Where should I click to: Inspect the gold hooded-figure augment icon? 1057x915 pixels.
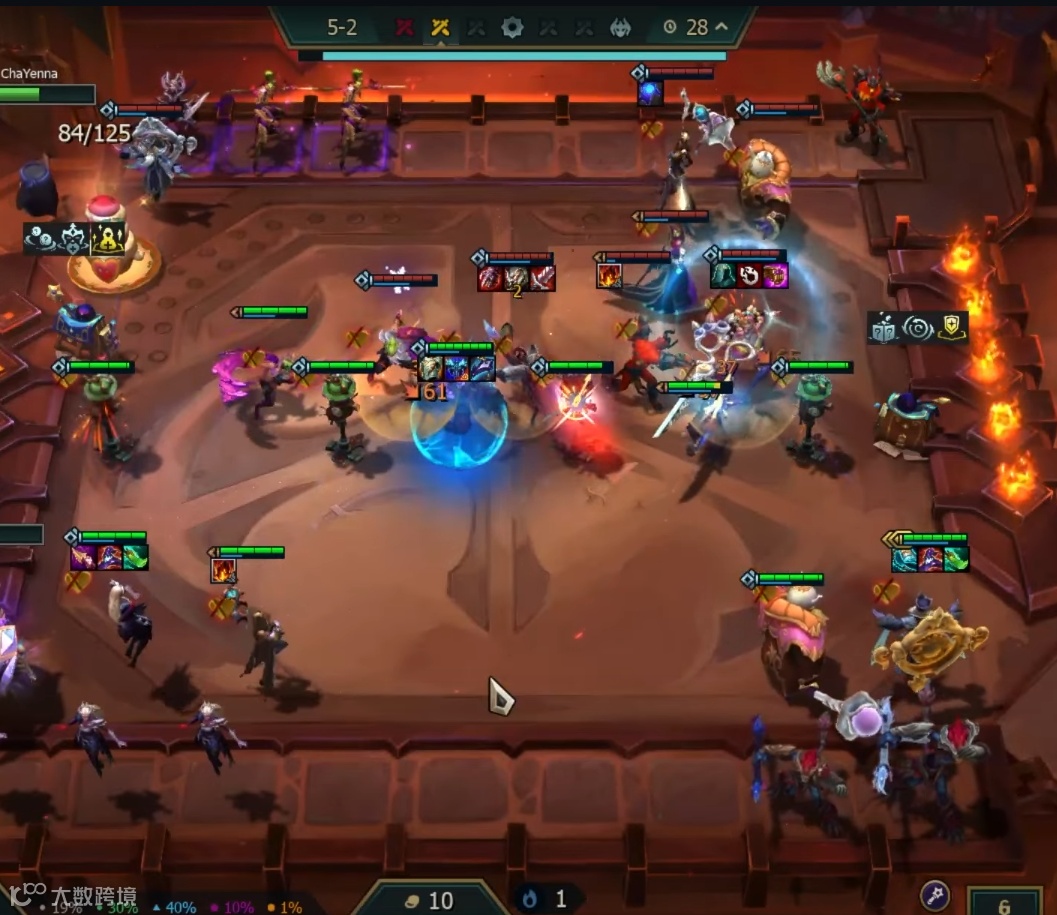click(107, 238)
